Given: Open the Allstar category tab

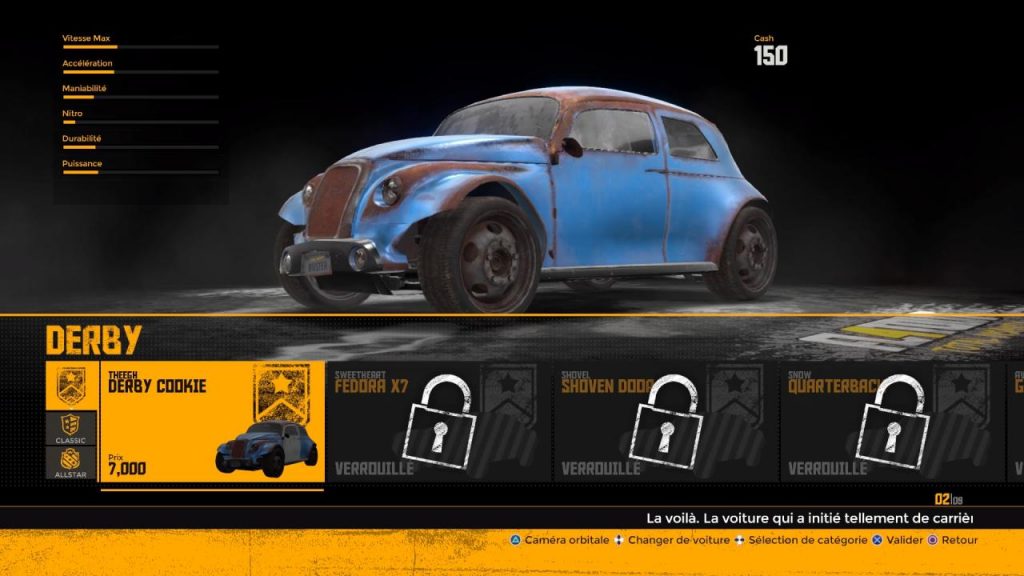Looking at the screenshot, I should click(x=73, y=463).
